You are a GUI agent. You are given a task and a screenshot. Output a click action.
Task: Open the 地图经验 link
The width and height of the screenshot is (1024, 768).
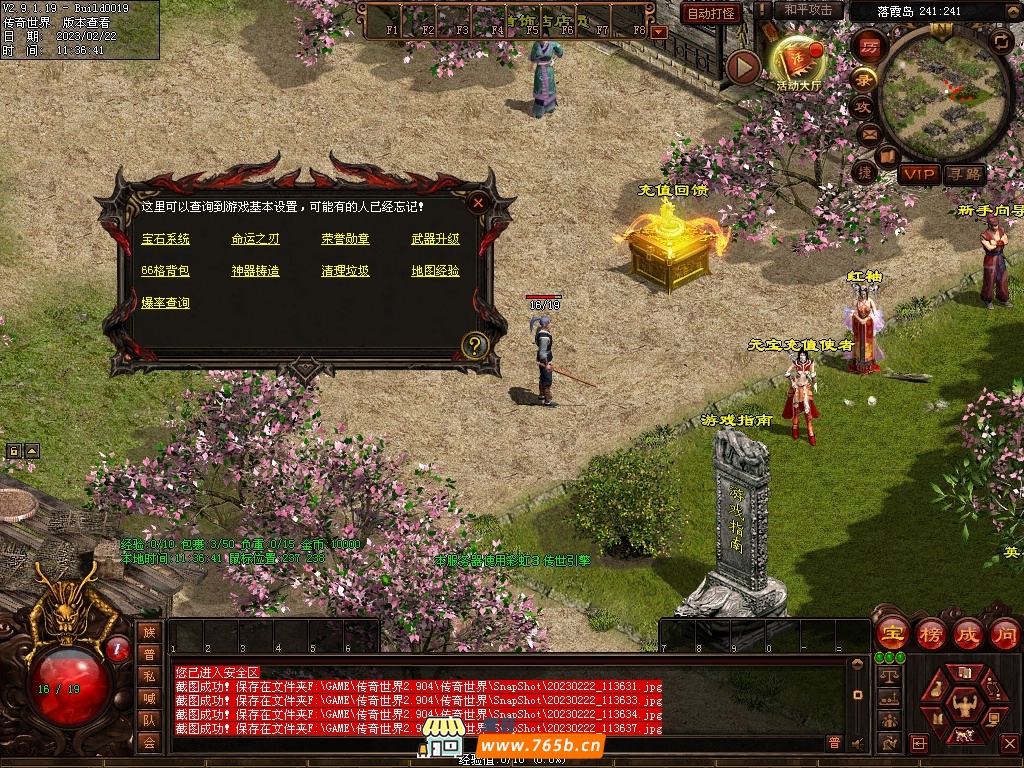click(435, 271)
